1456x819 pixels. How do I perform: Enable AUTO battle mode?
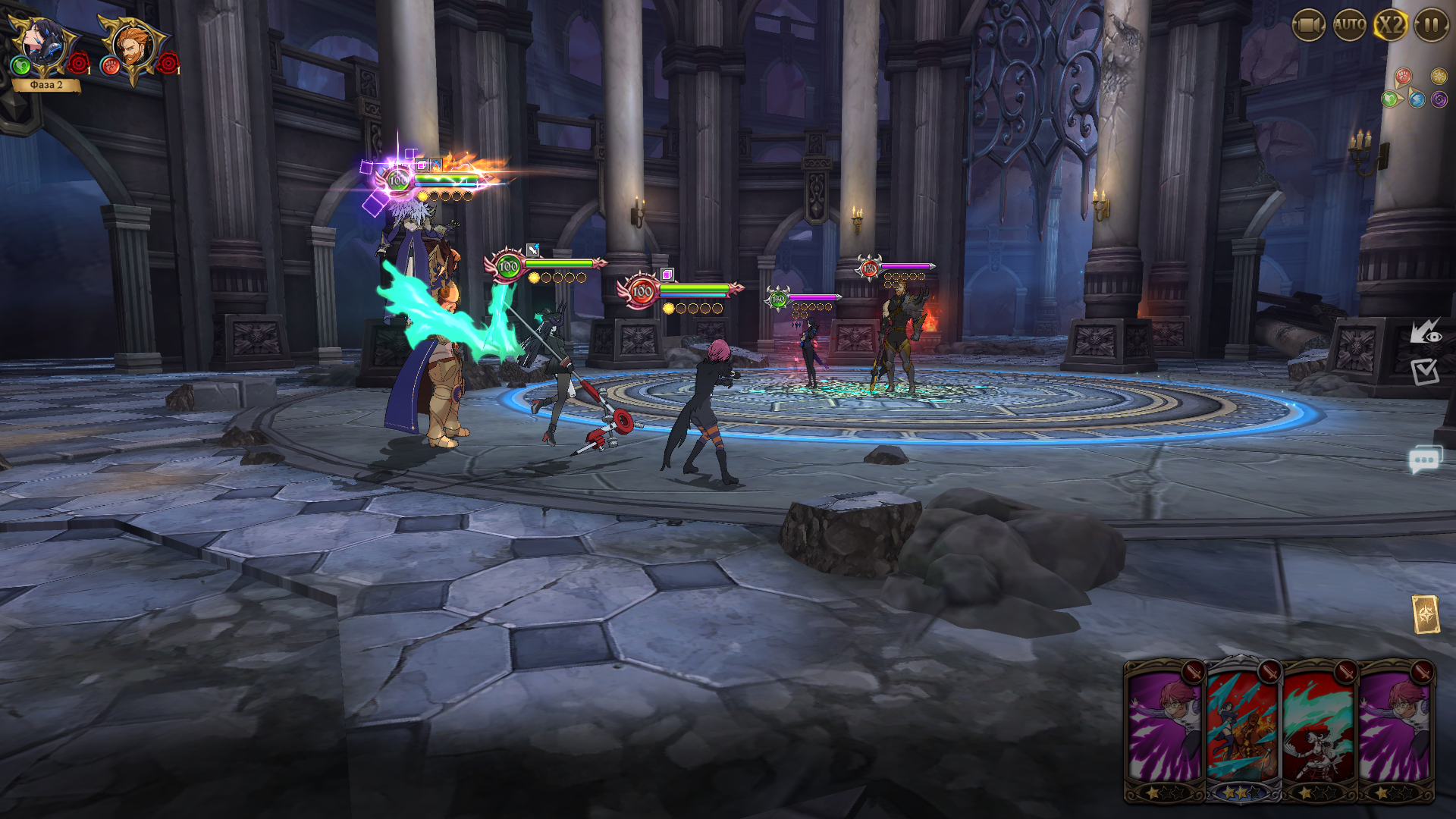(x=1350, y=26)
